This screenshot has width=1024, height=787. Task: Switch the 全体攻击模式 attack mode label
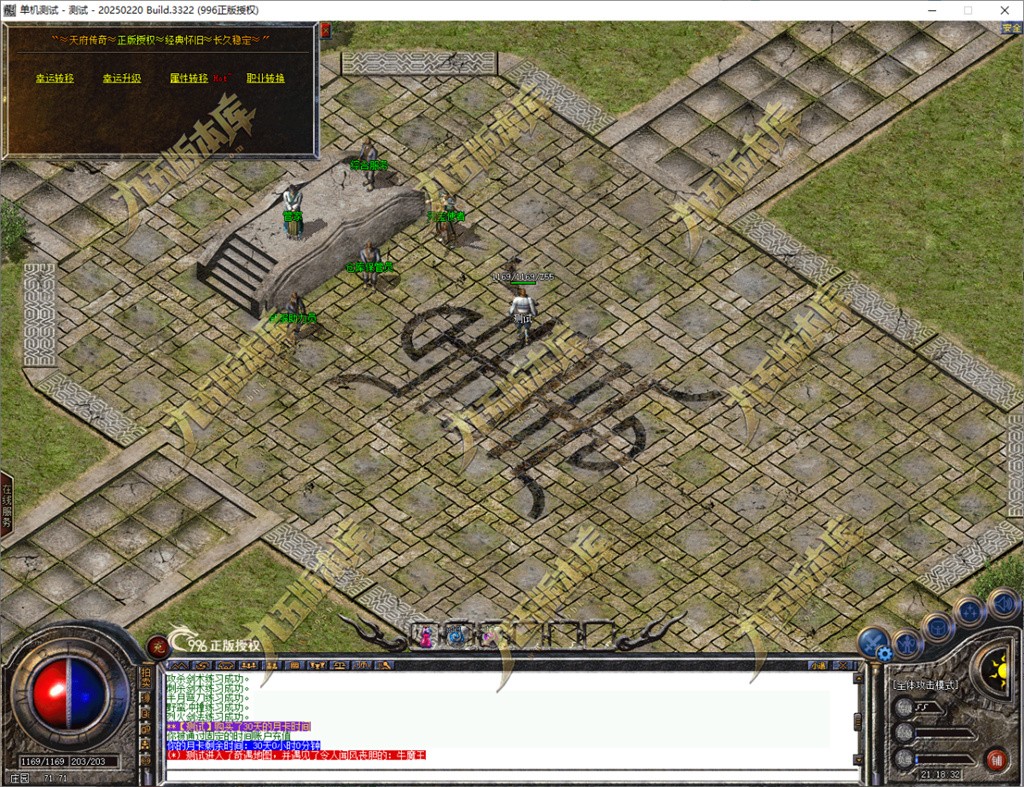pos(925,685)
